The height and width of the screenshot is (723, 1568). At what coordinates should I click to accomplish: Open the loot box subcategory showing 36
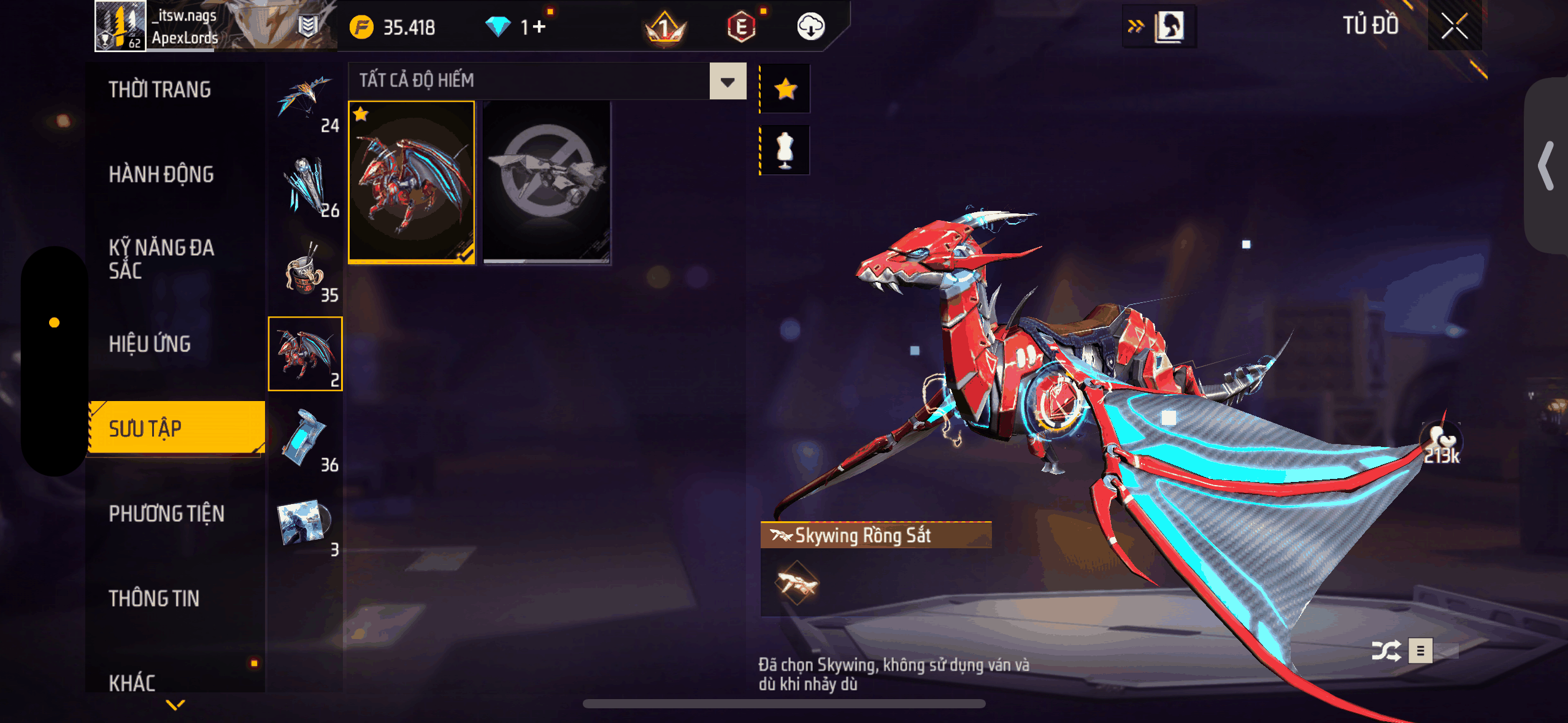point(306,440)
